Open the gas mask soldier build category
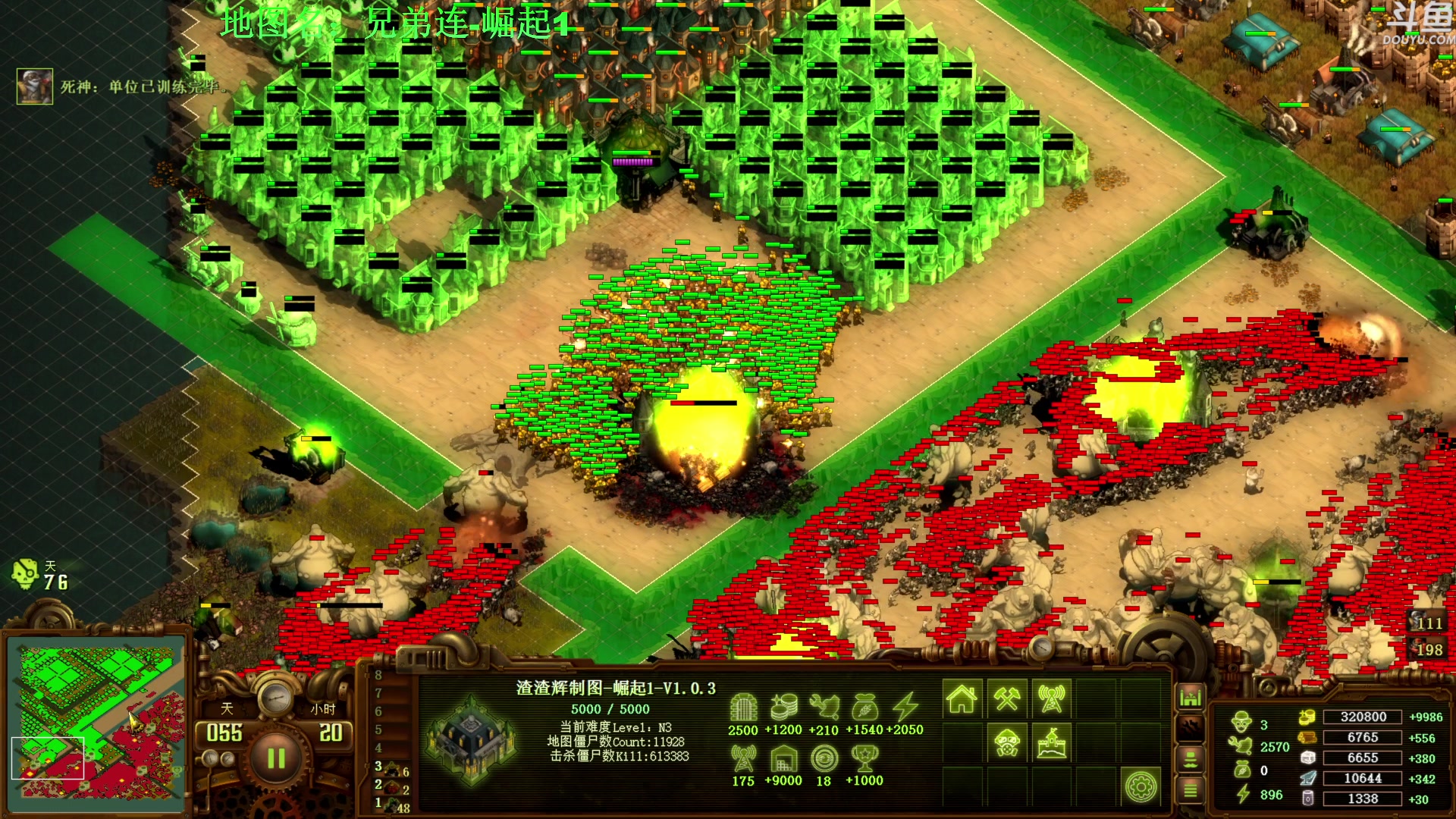Image resolution: width=1456 pixels, height=819 pixels. tap(1006, 742)
